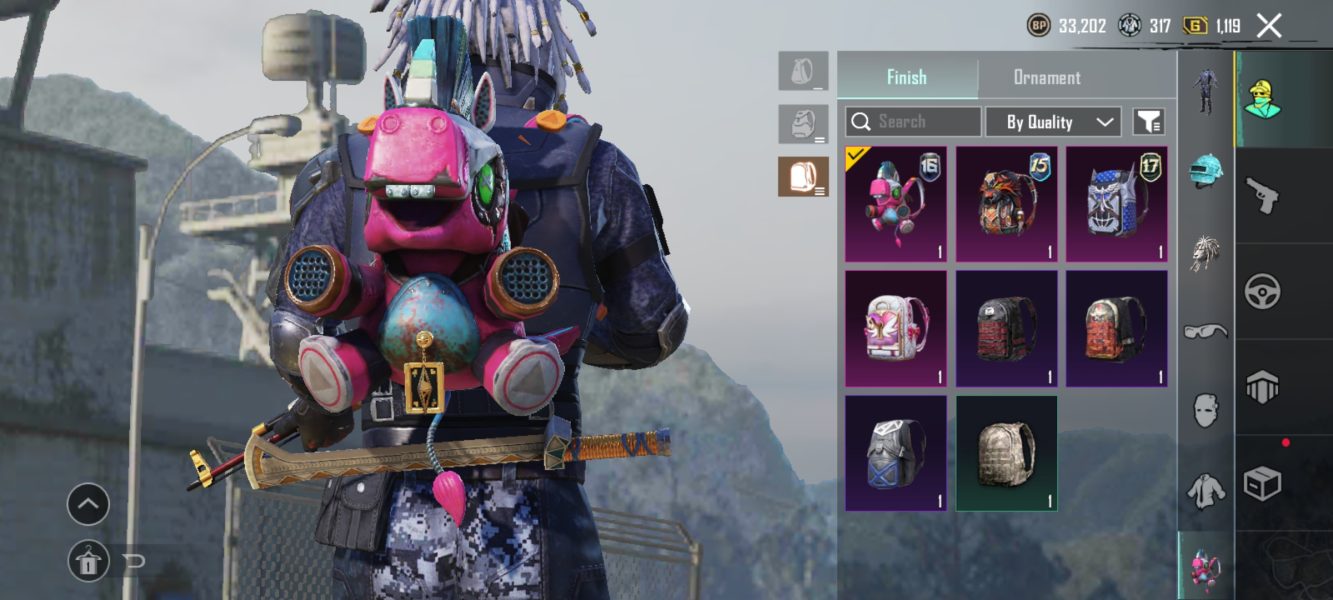Open the jacket clothing category
Viewport: 1333px width, 600px height.
pos(1207,490)
